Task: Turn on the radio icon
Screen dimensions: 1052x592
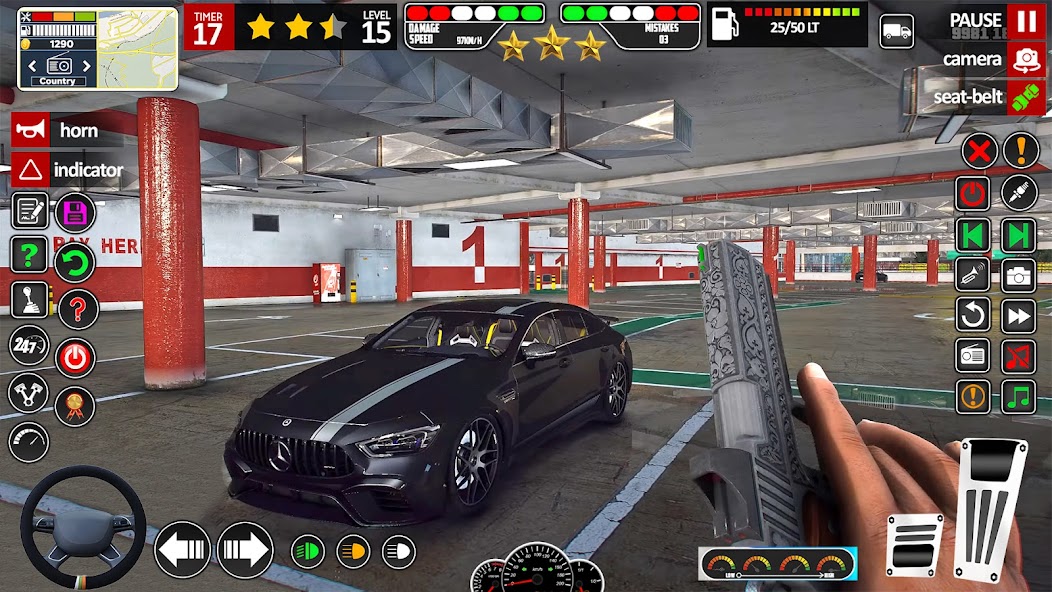Action: 973,354
